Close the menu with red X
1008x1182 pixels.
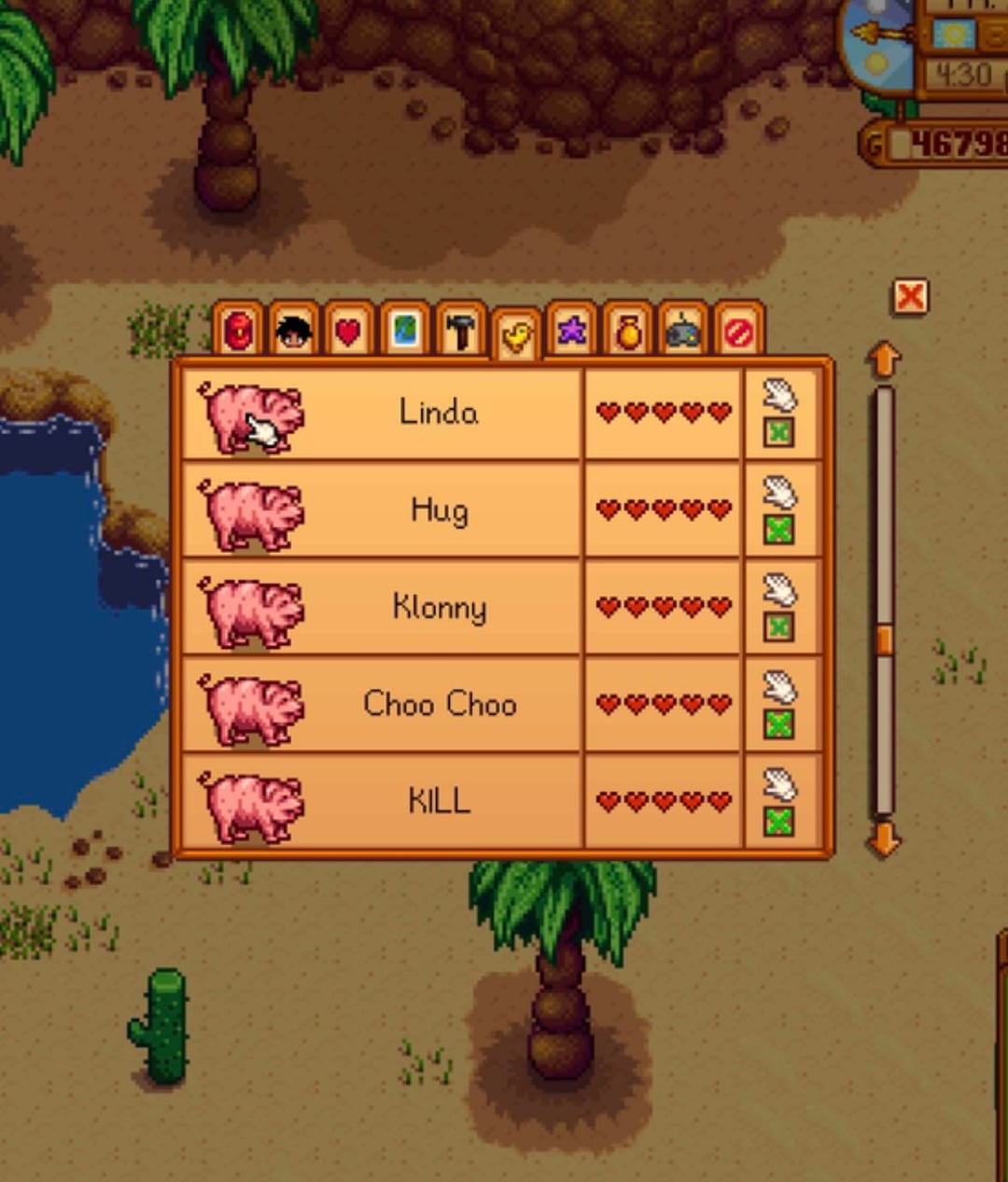pos(910,298)
